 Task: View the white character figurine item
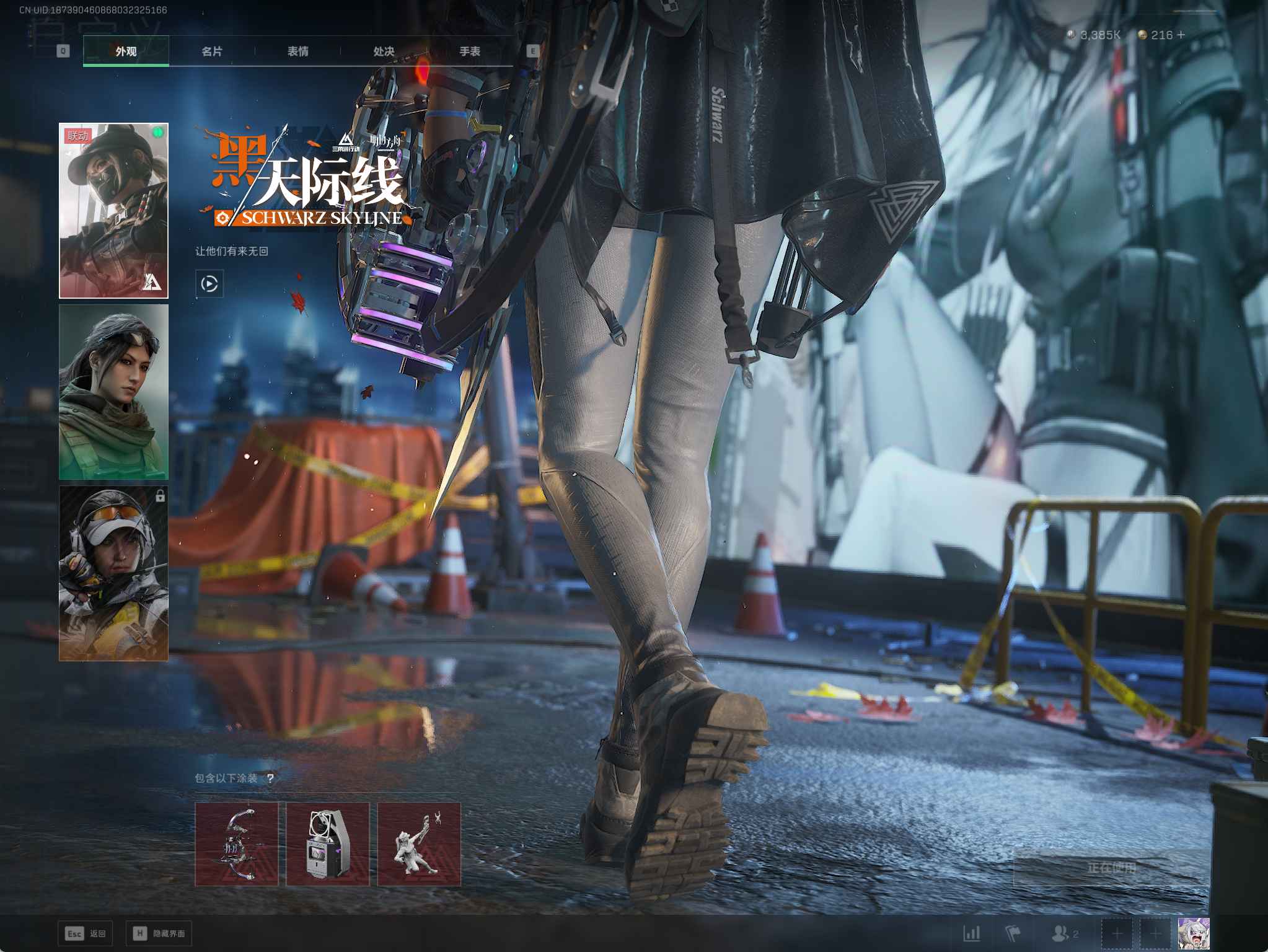(419, 844)
